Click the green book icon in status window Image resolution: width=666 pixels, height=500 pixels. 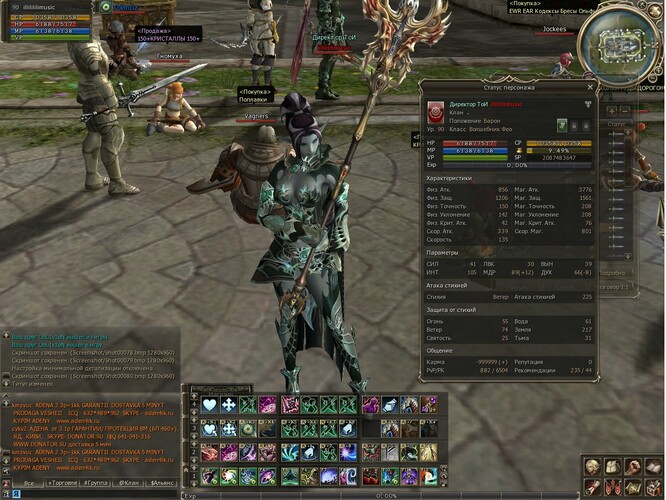[x=562, y=125]
